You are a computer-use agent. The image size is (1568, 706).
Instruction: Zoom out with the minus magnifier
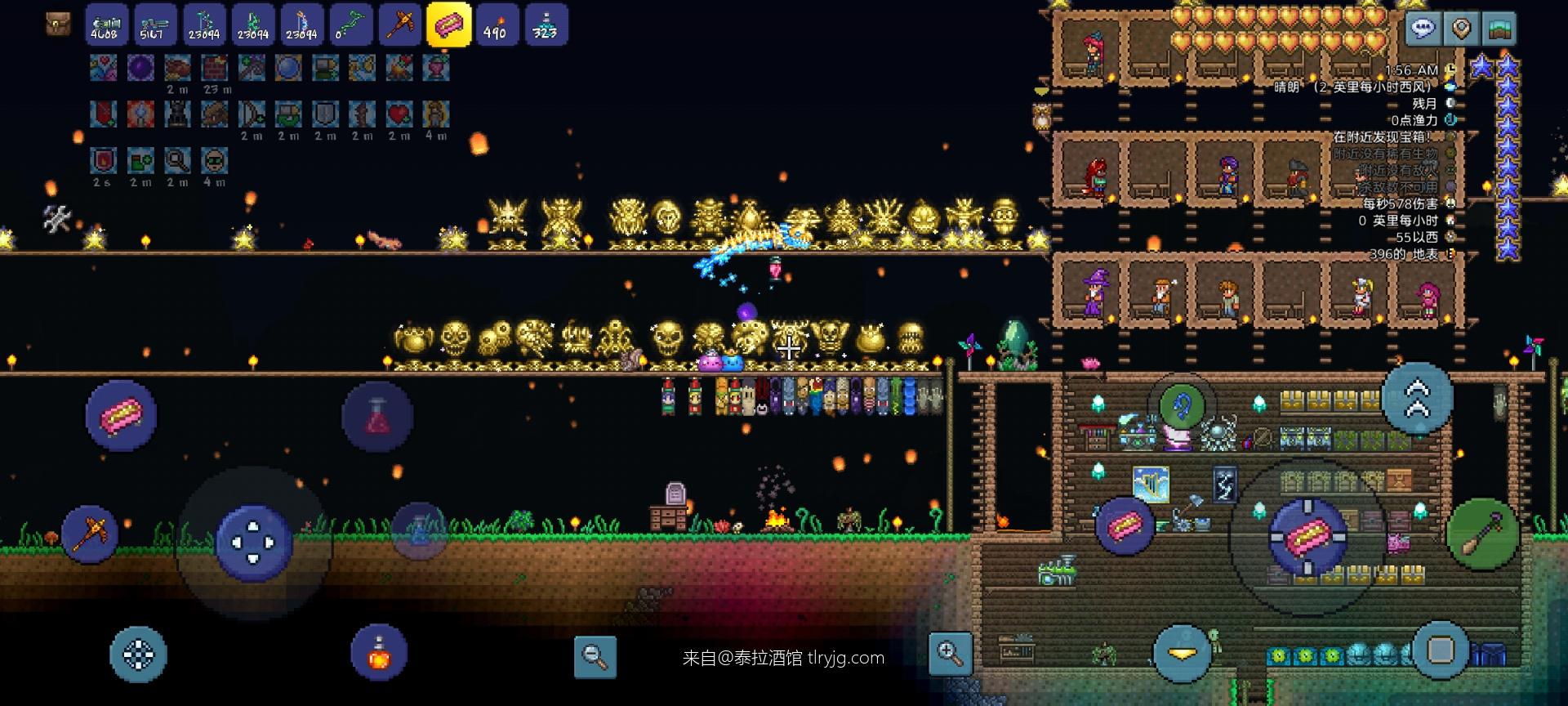pyautogui.click(x=595, y=655)
